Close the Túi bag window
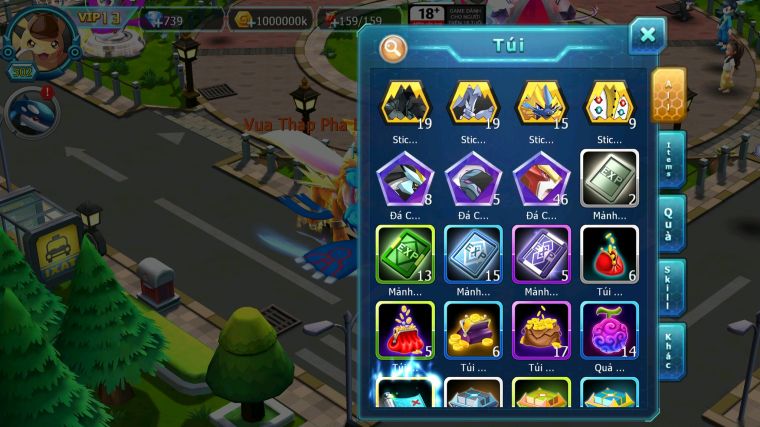 point(647,36)
